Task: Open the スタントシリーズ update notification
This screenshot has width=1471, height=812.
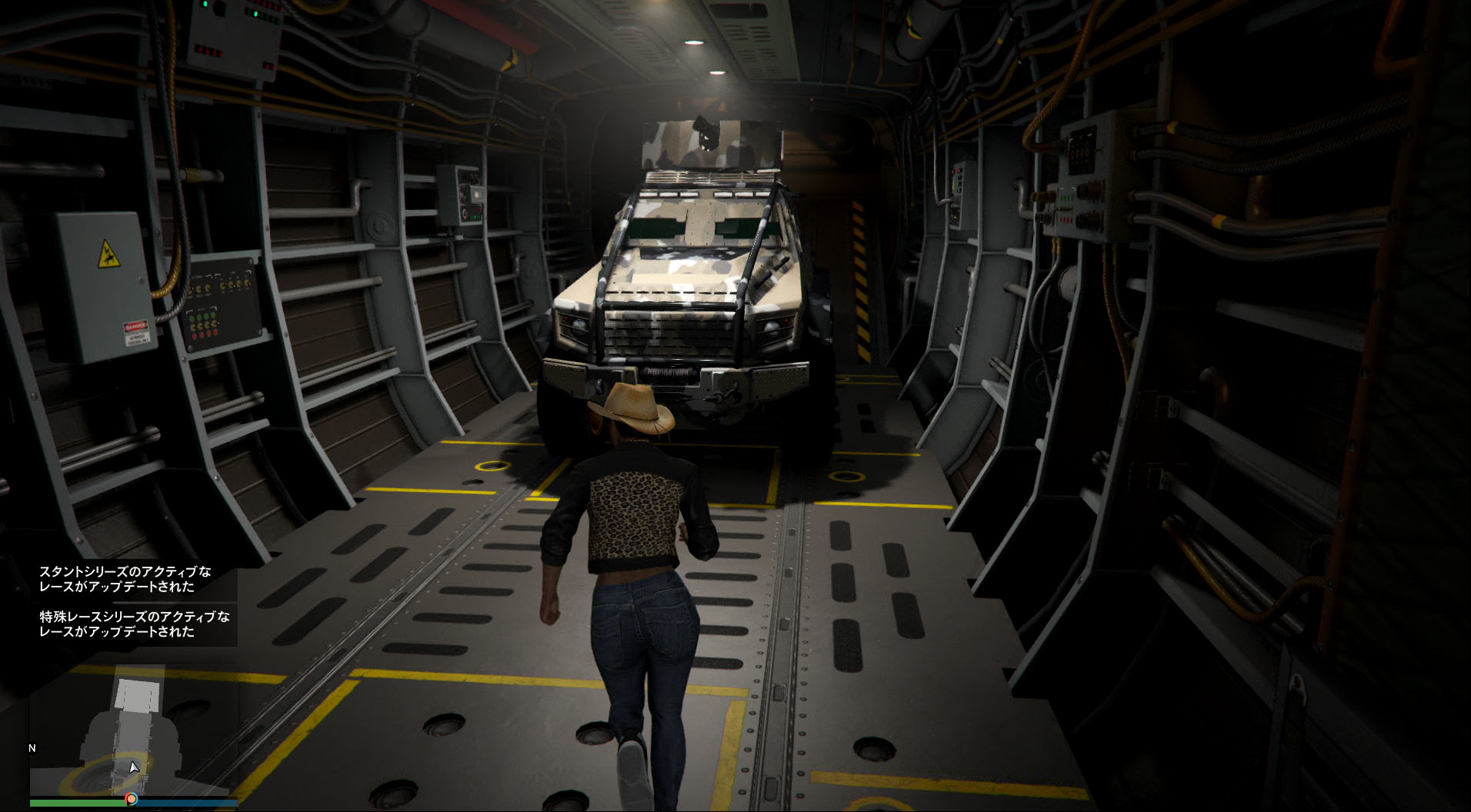Action: (x=125, y=579)
